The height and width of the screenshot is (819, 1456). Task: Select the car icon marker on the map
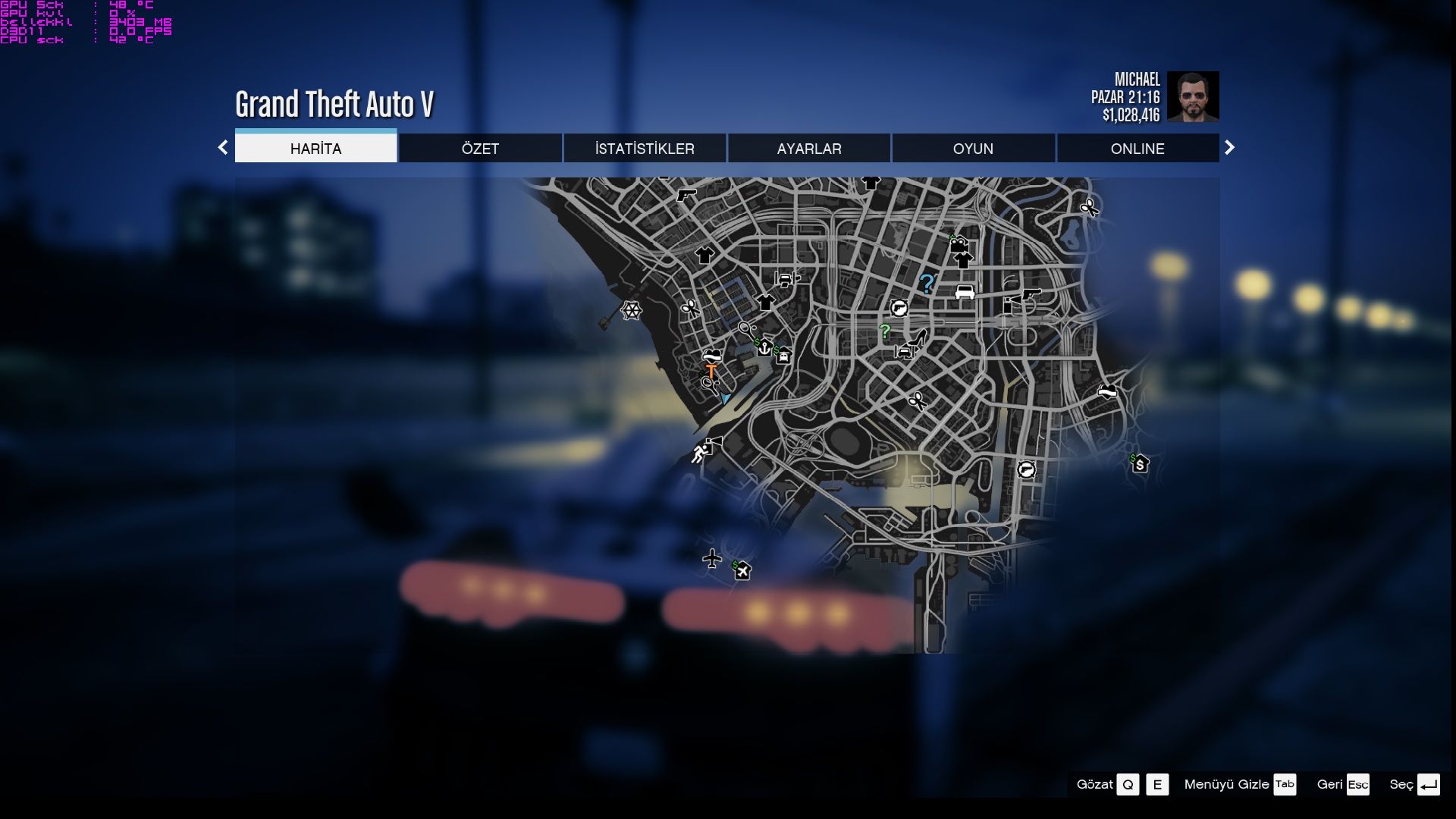click(965, 292)
